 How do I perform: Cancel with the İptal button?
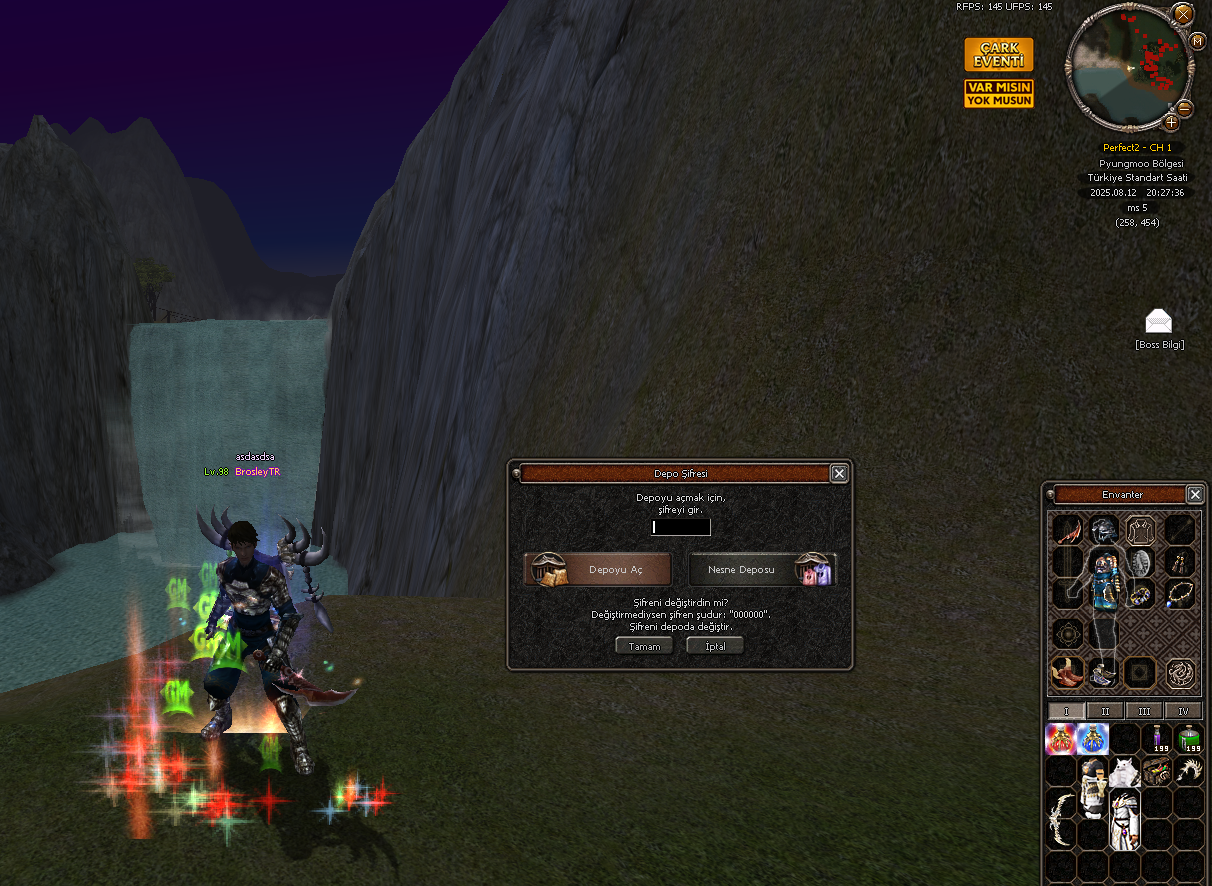coord(715,646)
